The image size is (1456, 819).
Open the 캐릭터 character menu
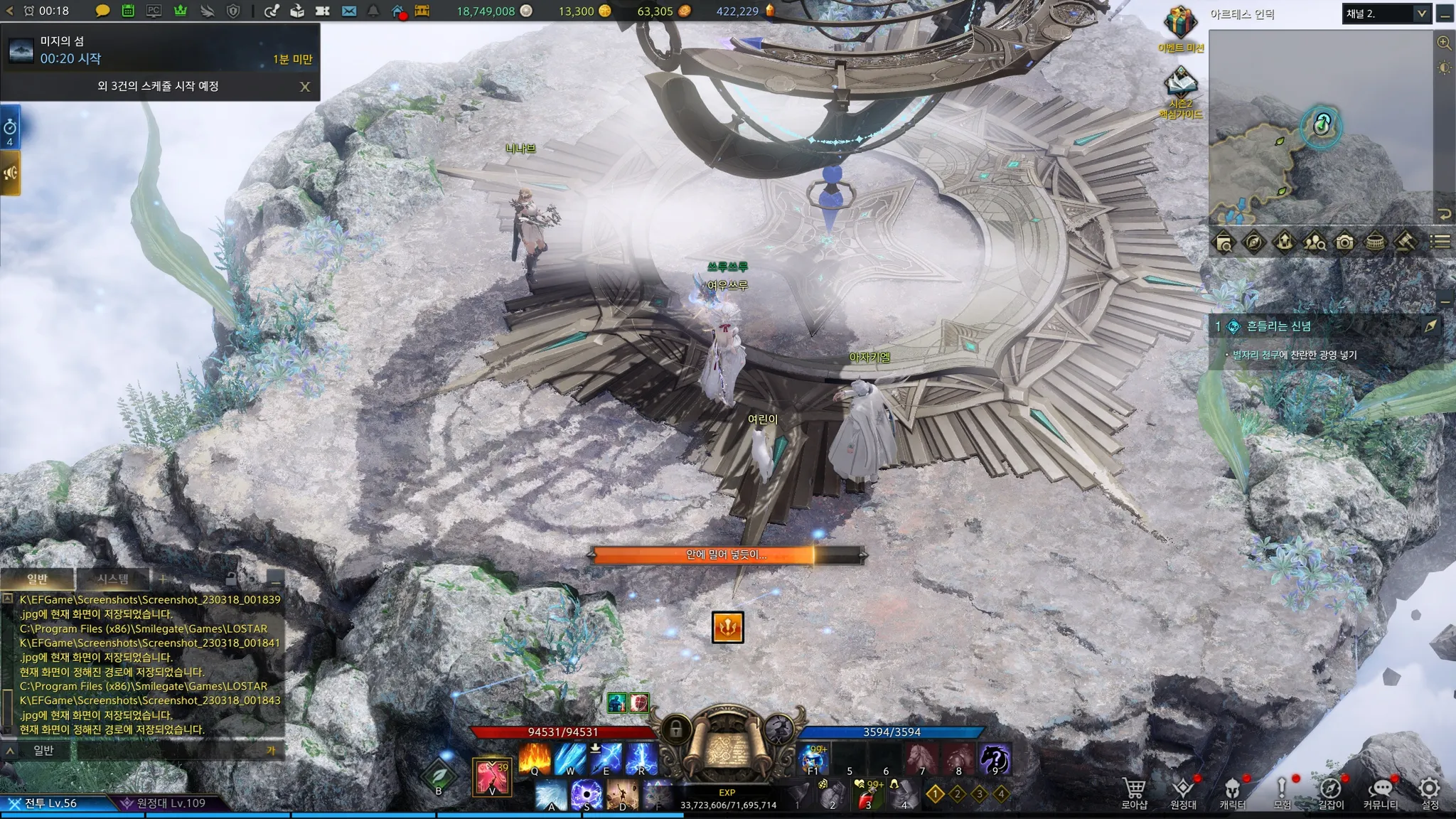[1232, 791]
